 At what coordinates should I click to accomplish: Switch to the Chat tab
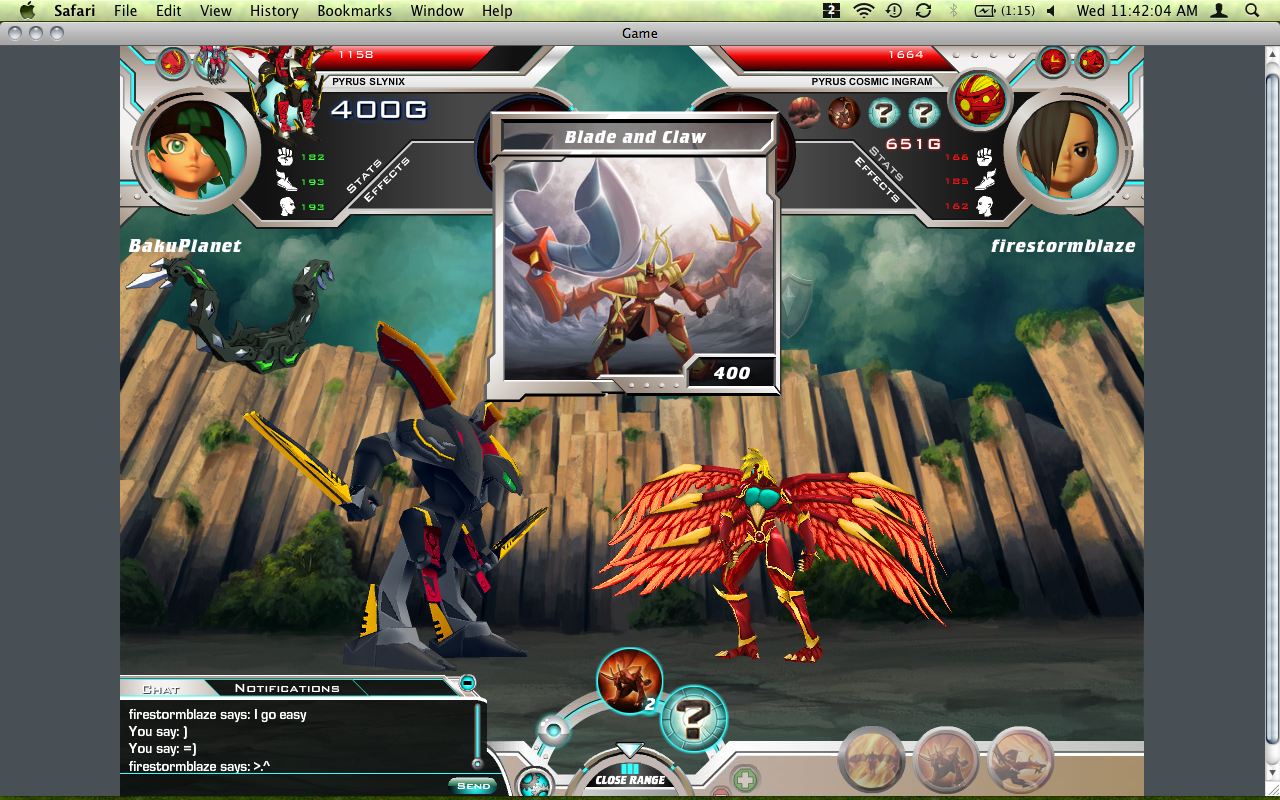click(x=161, y=688)
